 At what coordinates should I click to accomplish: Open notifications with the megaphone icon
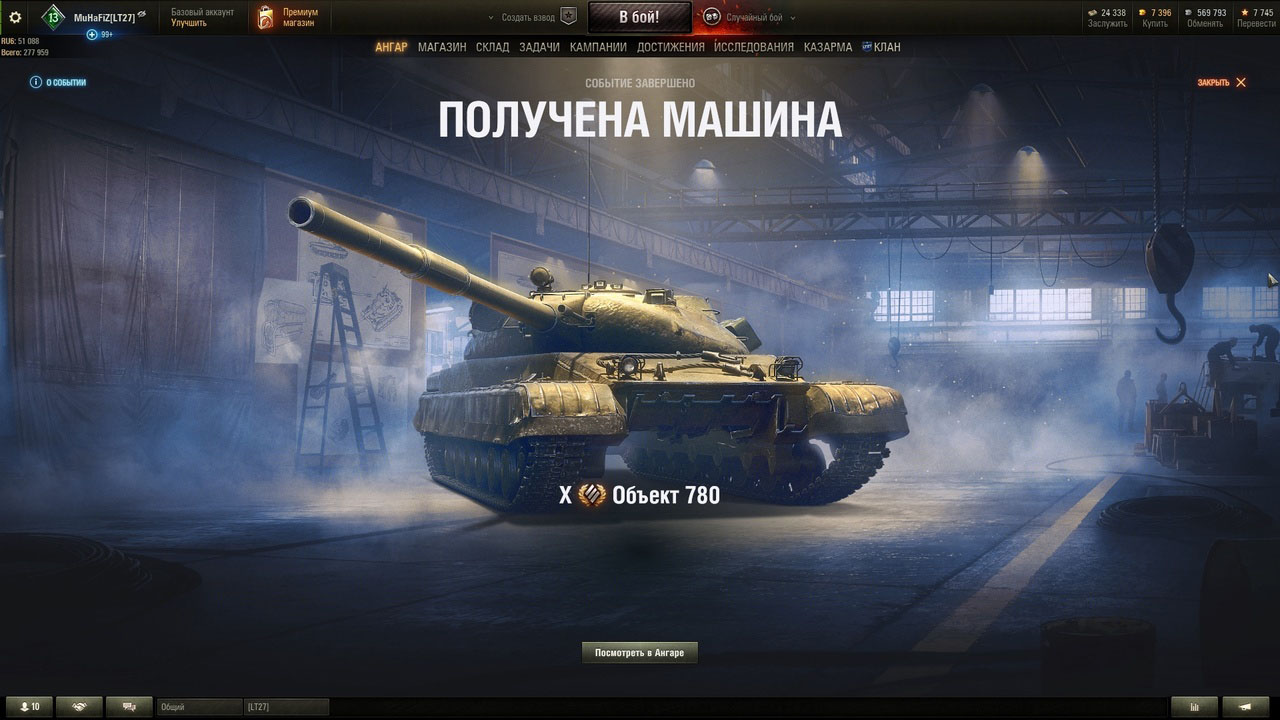pos(1243,706)
